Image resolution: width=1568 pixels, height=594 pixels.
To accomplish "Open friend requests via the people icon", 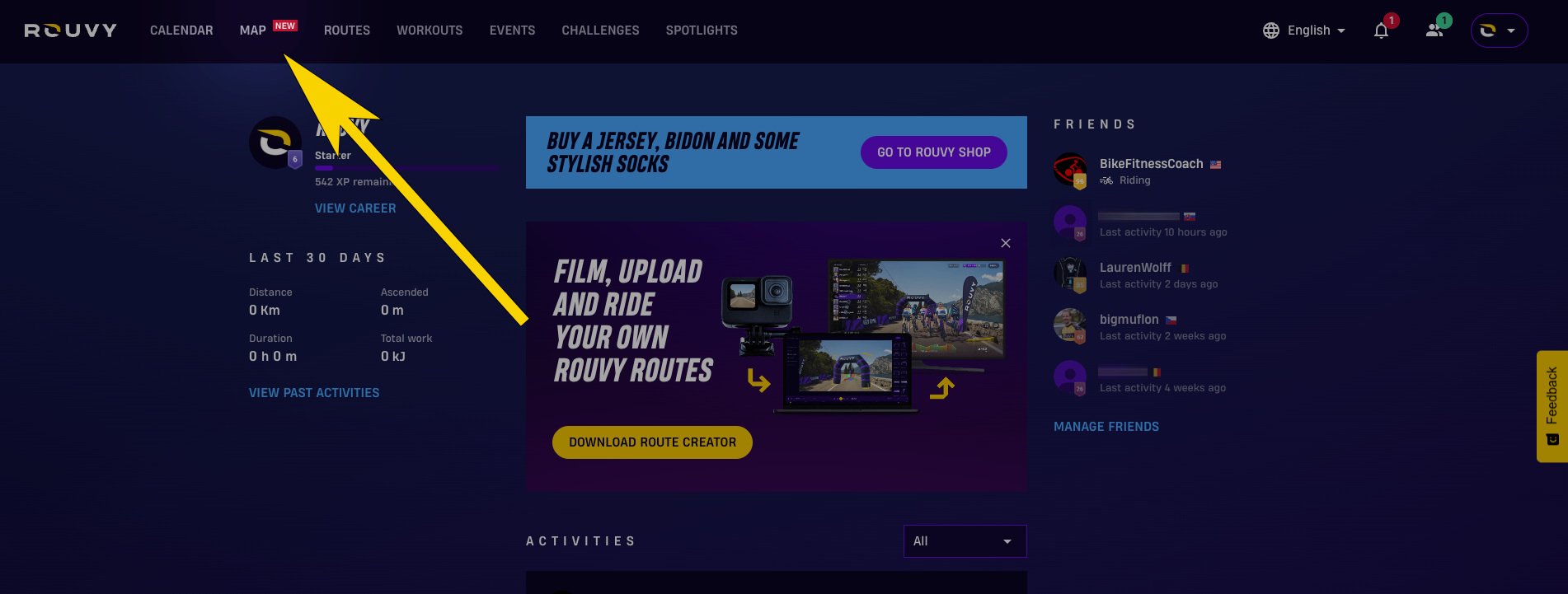I will coord(1436,30).
